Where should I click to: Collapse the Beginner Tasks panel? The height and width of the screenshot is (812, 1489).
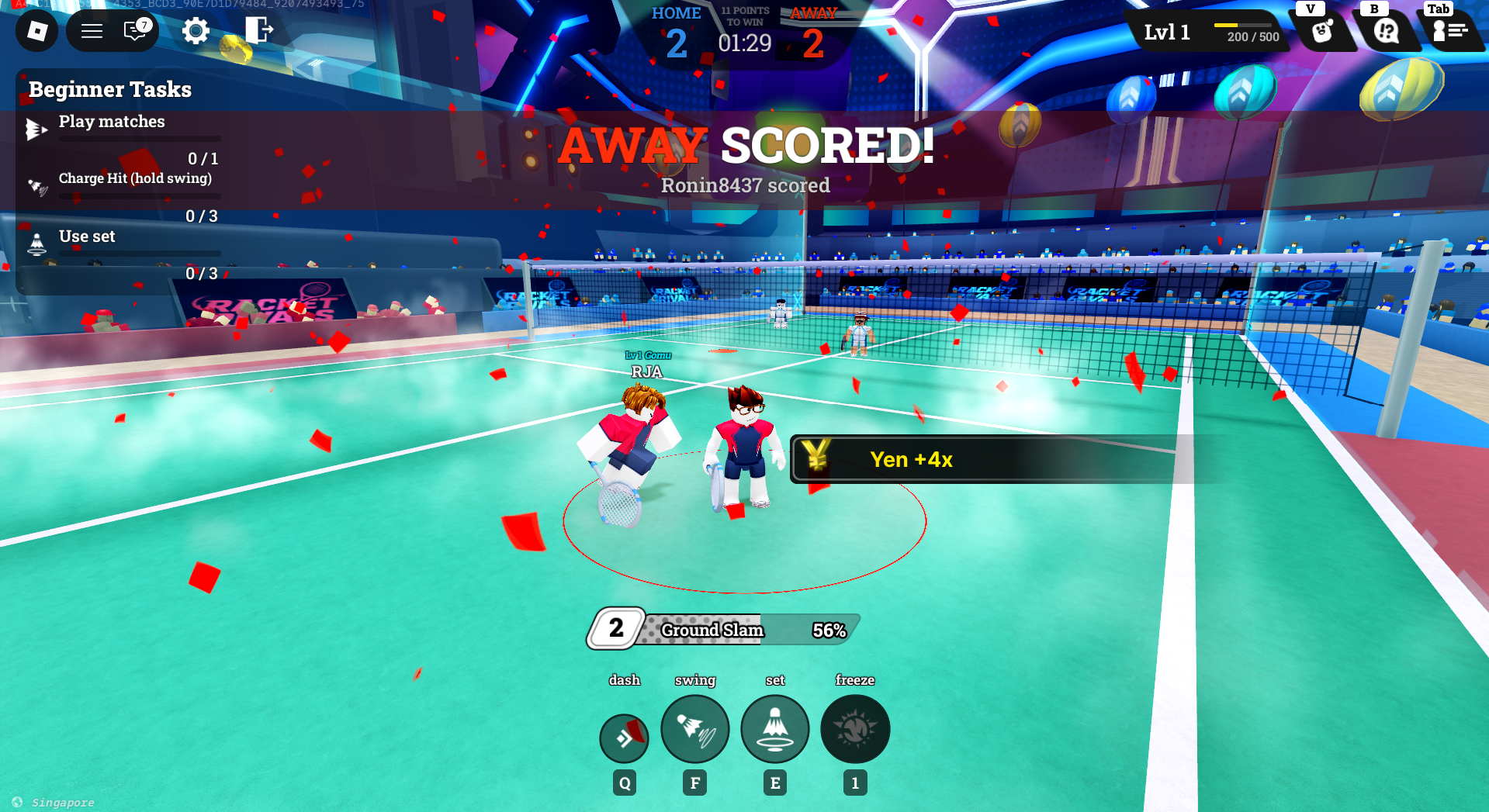[x=110, y=89]
